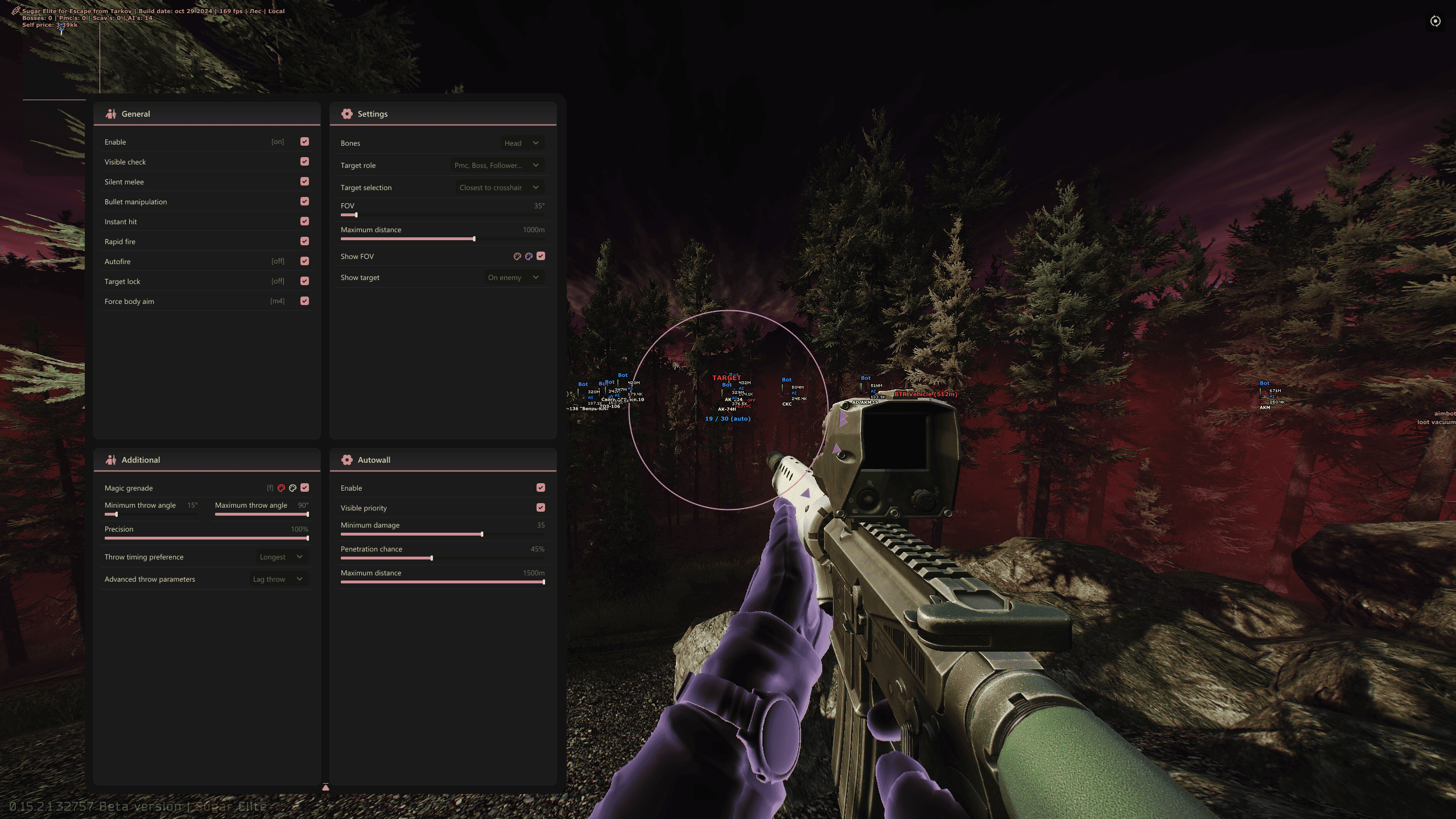
Task: Open the Target selection dropdown
Action: tap(499, 187)
